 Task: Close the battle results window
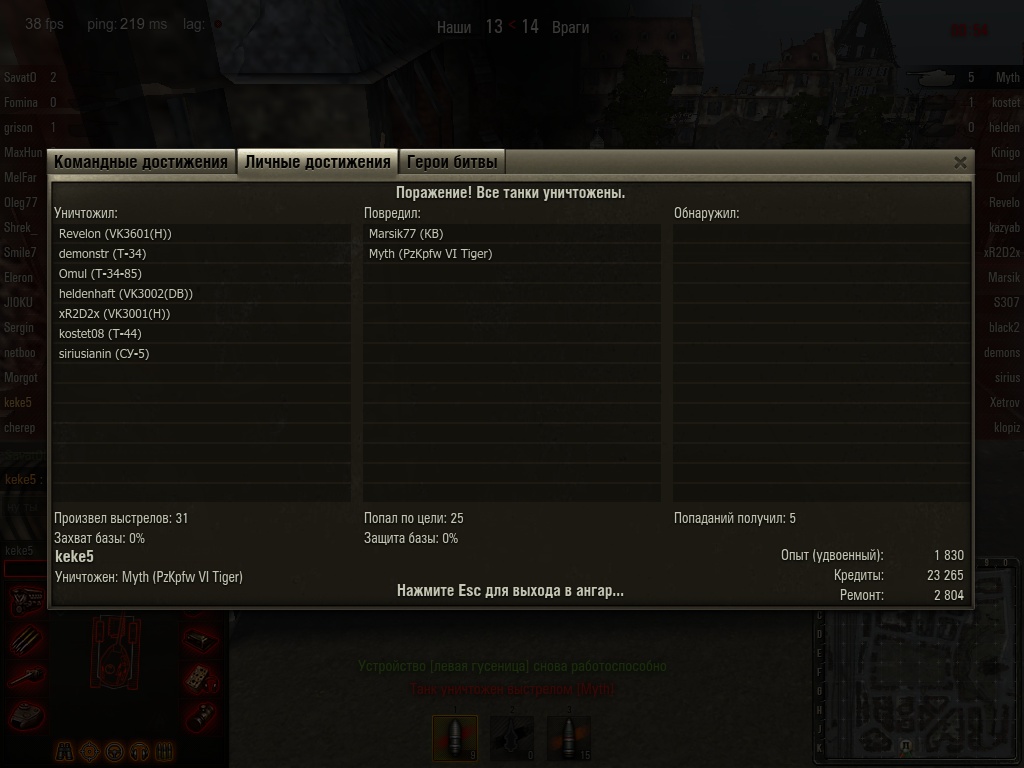pos(960,162)
